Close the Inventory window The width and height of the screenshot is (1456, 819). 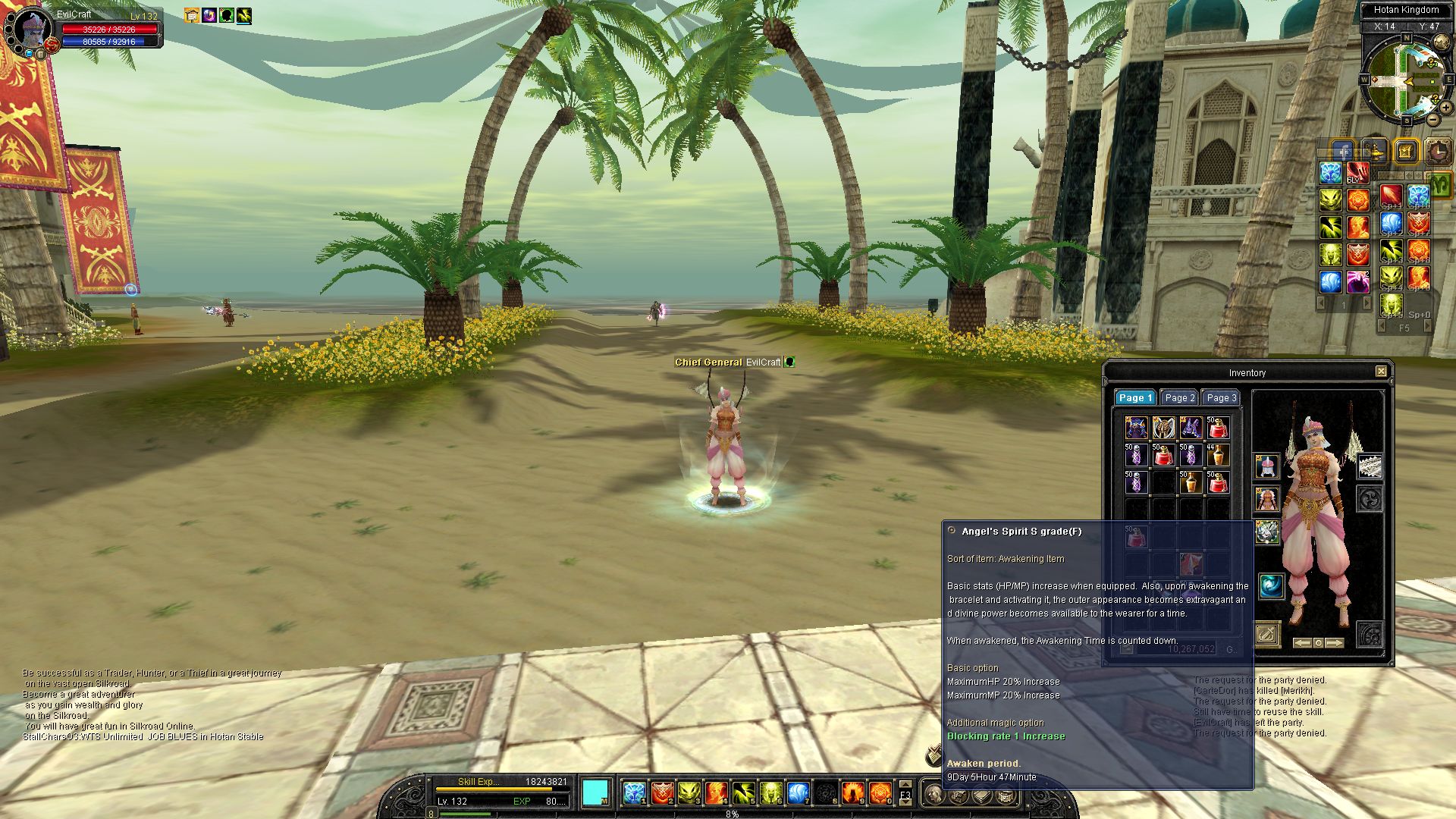[1381, 372]
